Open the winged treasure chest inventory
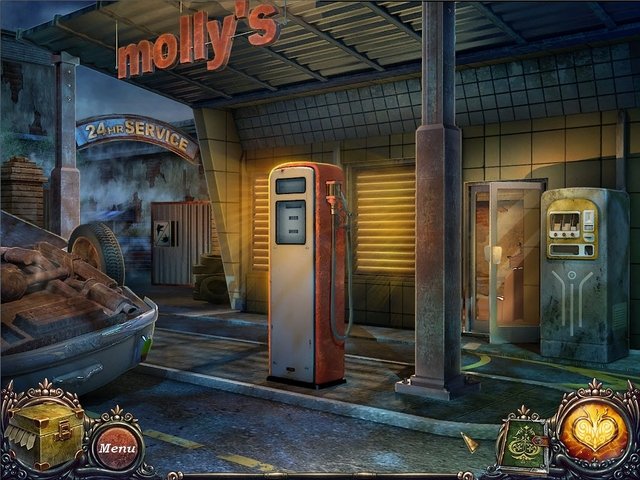 tap(45, 434)
